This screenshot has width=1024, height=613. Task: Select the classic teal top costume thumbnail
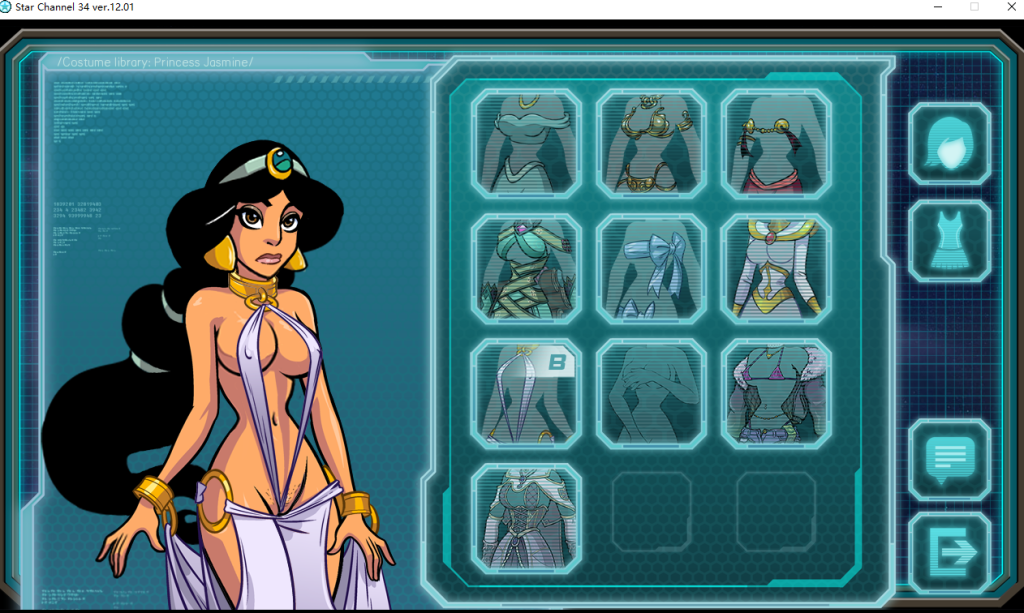point(526,143)
